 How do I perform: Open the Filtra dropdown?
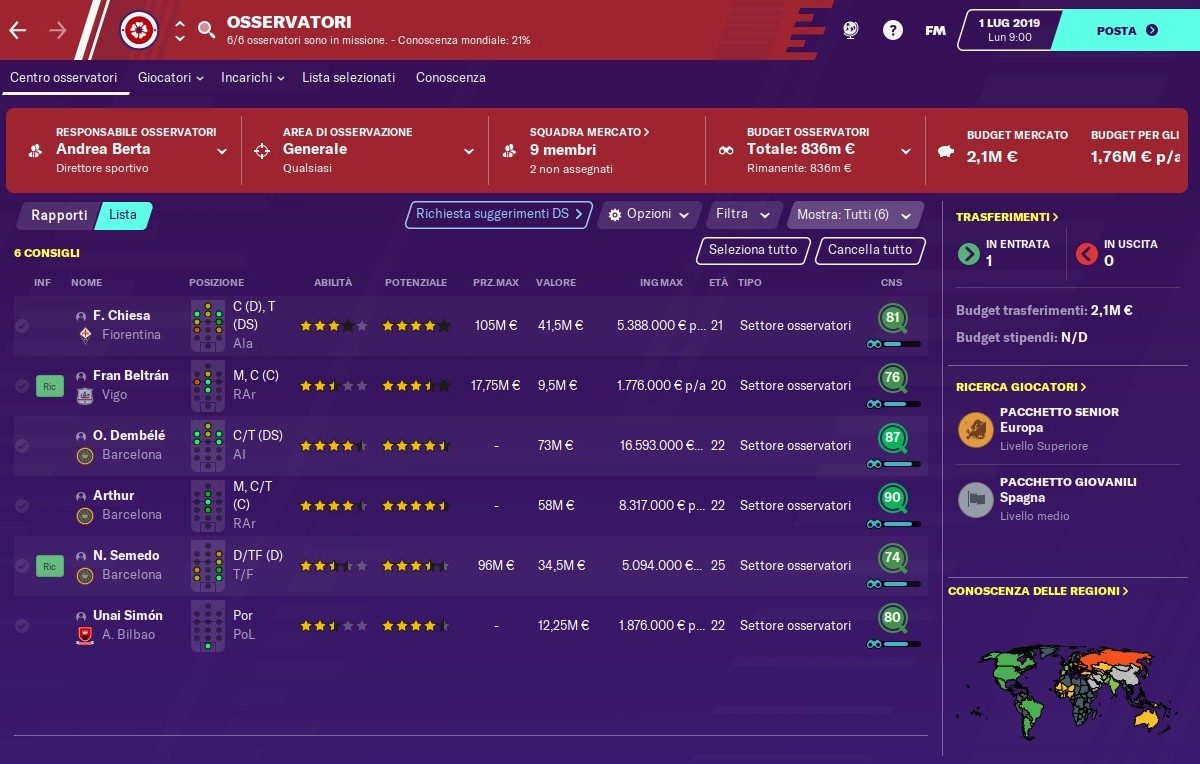pos(743,214)
